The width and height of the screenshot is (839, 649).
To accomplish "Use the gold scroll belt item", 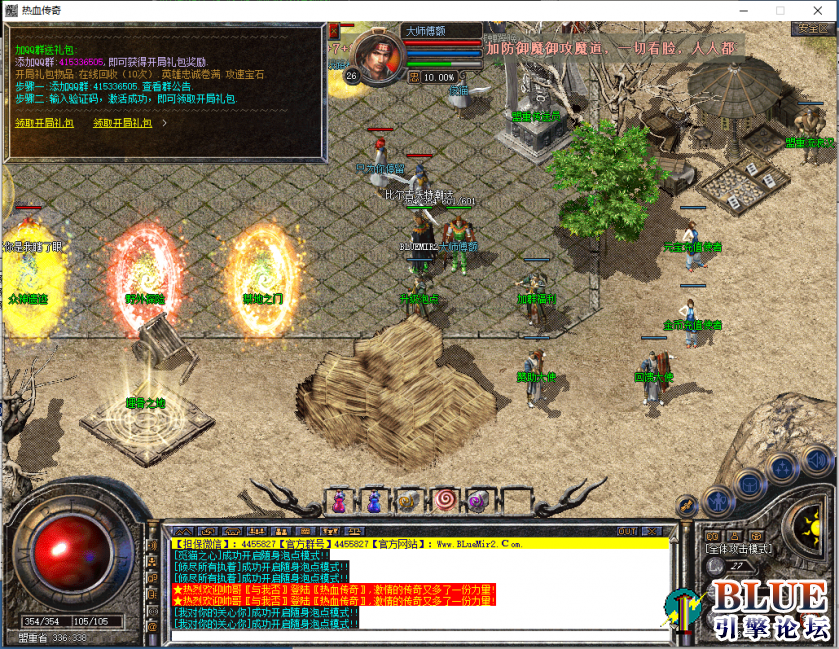I will click(408, 500).
